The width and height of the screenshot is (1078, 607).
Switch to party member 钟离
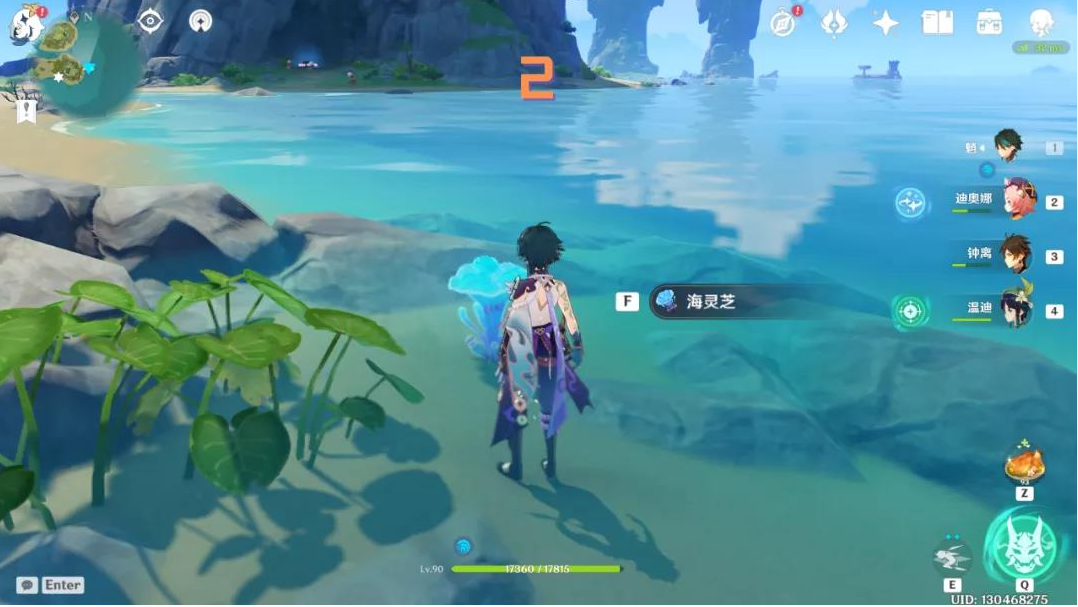[x=1016, y=255]
